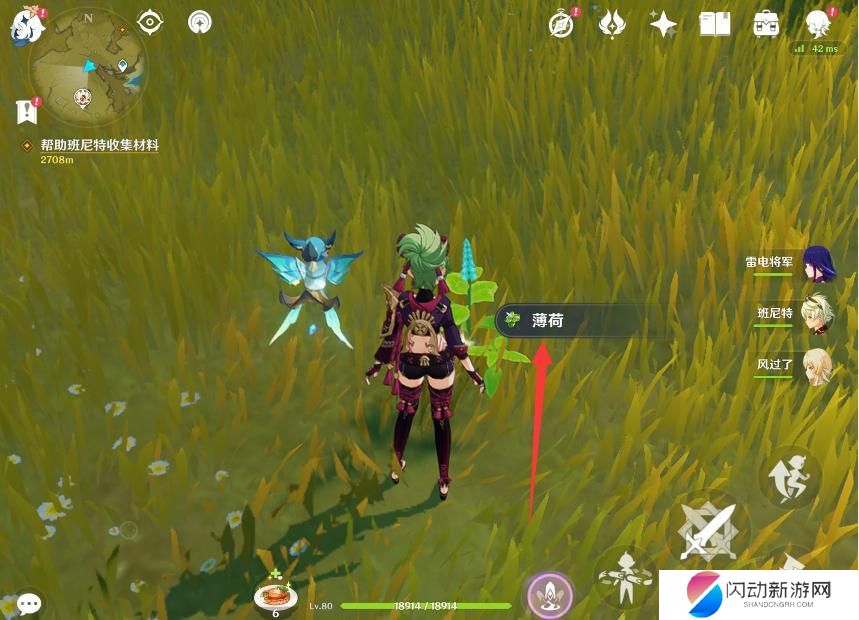Image resolution: width=859 pixels, height=620 pixels.
Task: Open the battle pass winged icon
Action: coord(612,24)
